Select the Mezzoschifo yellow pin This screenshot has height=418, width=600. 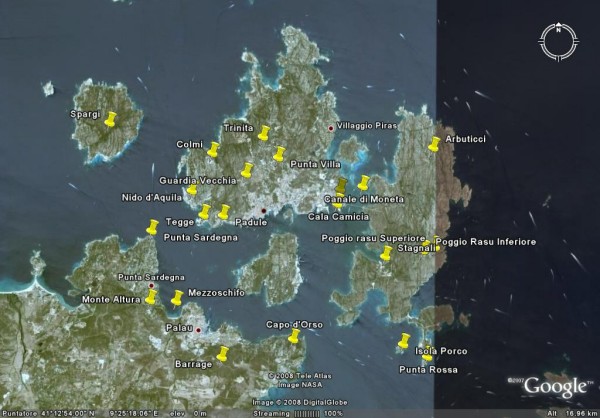(178, 297)
